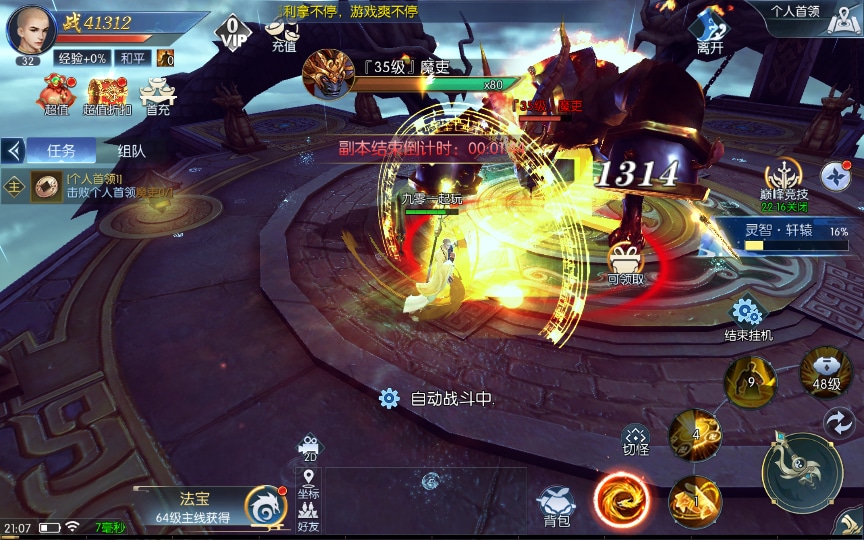Image resolution: width=864 pixels, height=540 pixels.
Task: Open the player avatar portrait
Action: [31, 29]
